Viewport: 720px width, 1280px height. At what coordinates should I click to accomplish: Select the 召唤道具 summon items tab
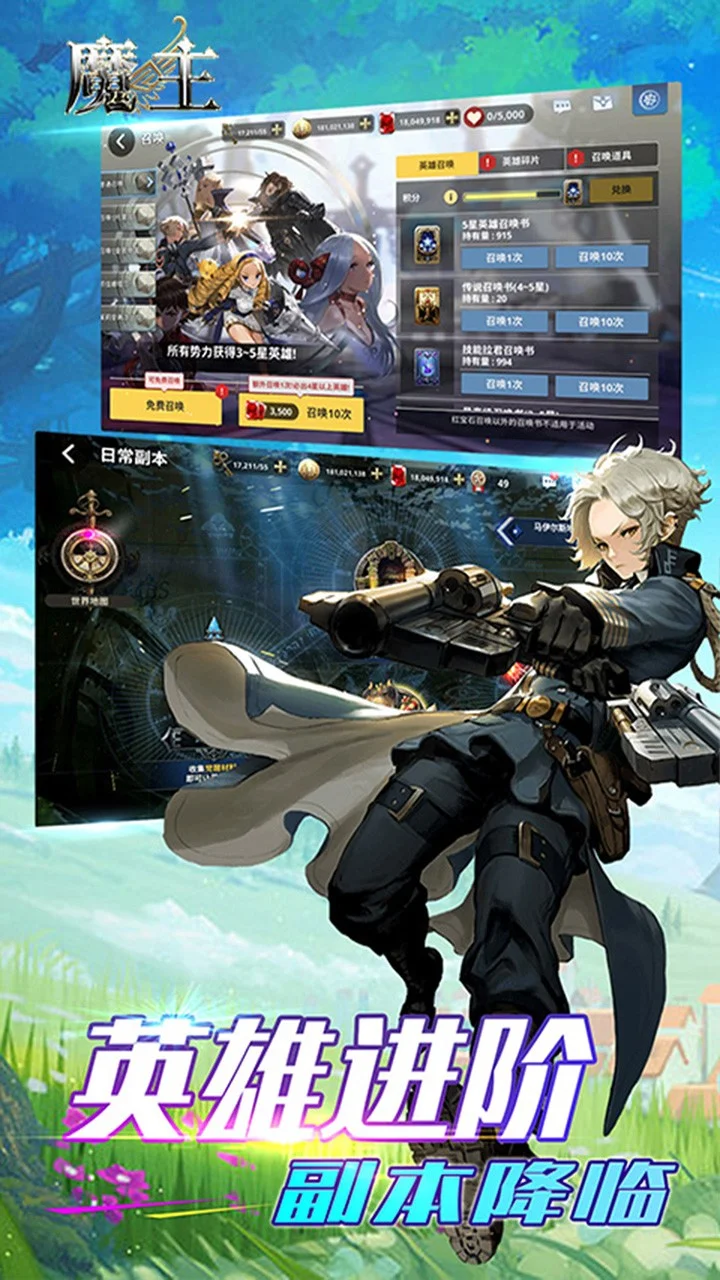[x=612, y=157]
